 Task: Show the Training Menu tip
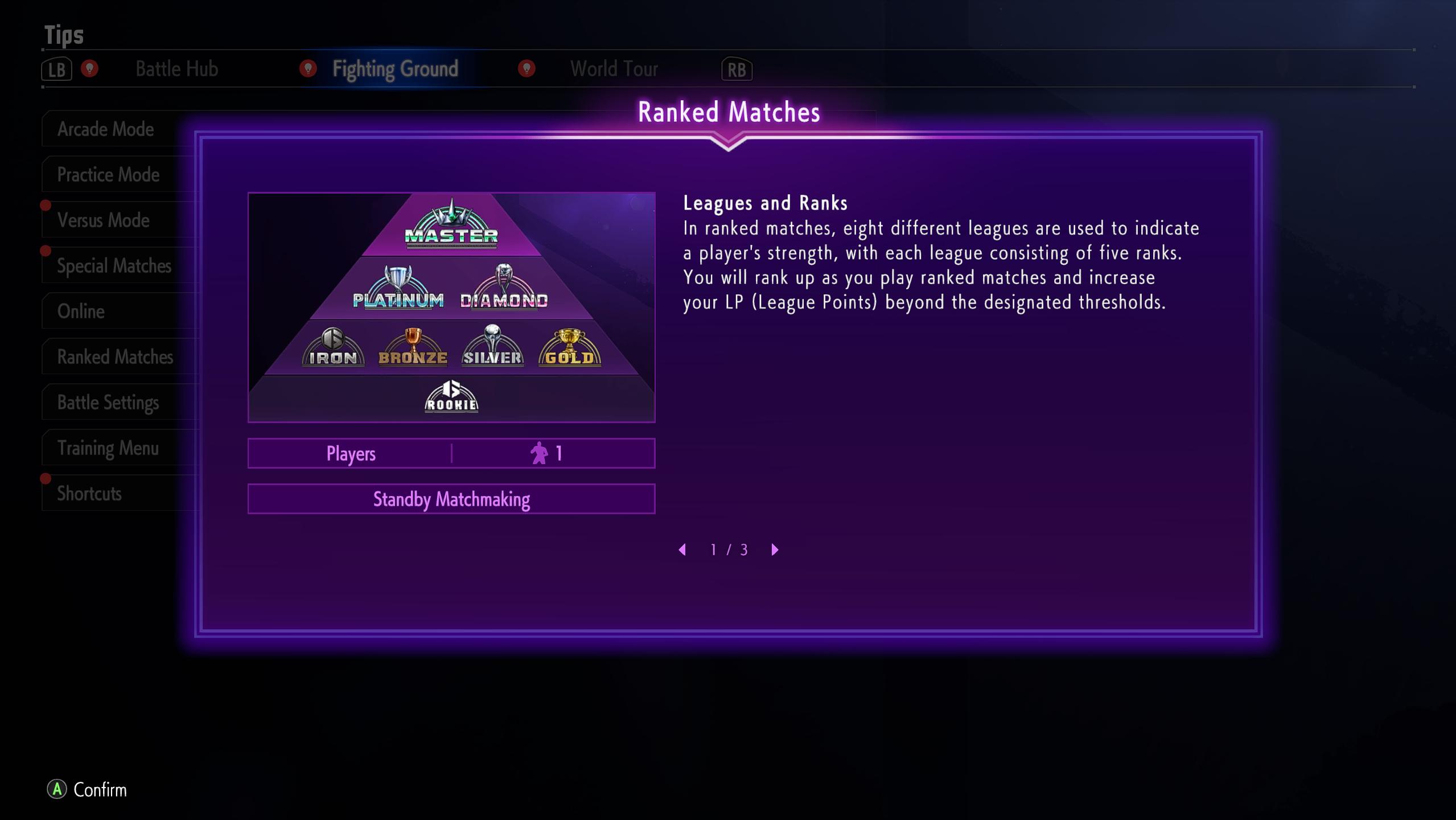click(108, 448)
